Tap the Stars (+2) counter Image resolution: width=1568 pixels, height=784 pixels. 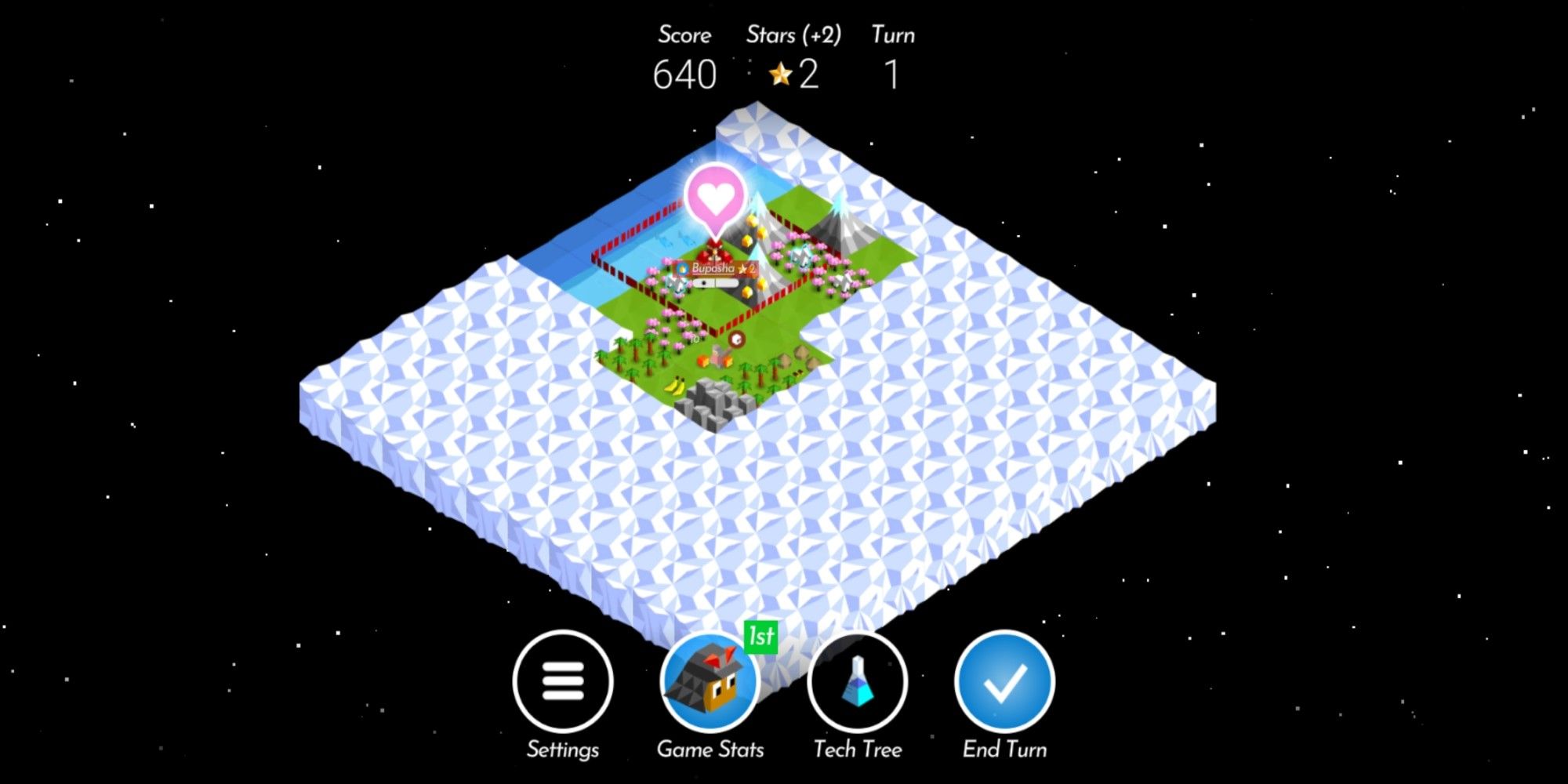point(793,74)
